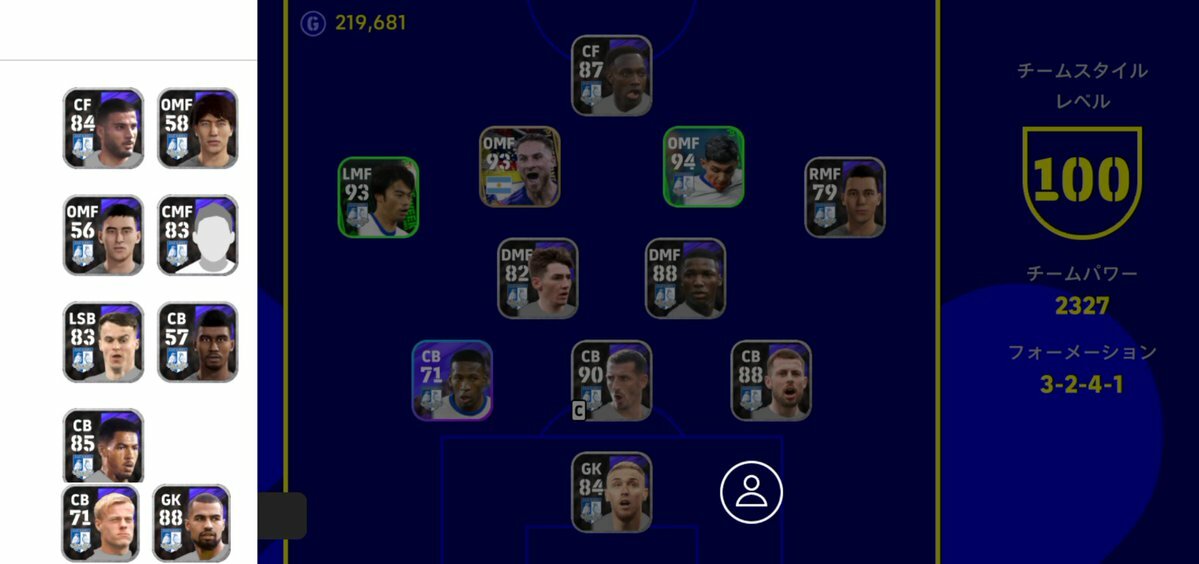
Task: Pick the LMF 93 player card
Action: click(378, 197)
